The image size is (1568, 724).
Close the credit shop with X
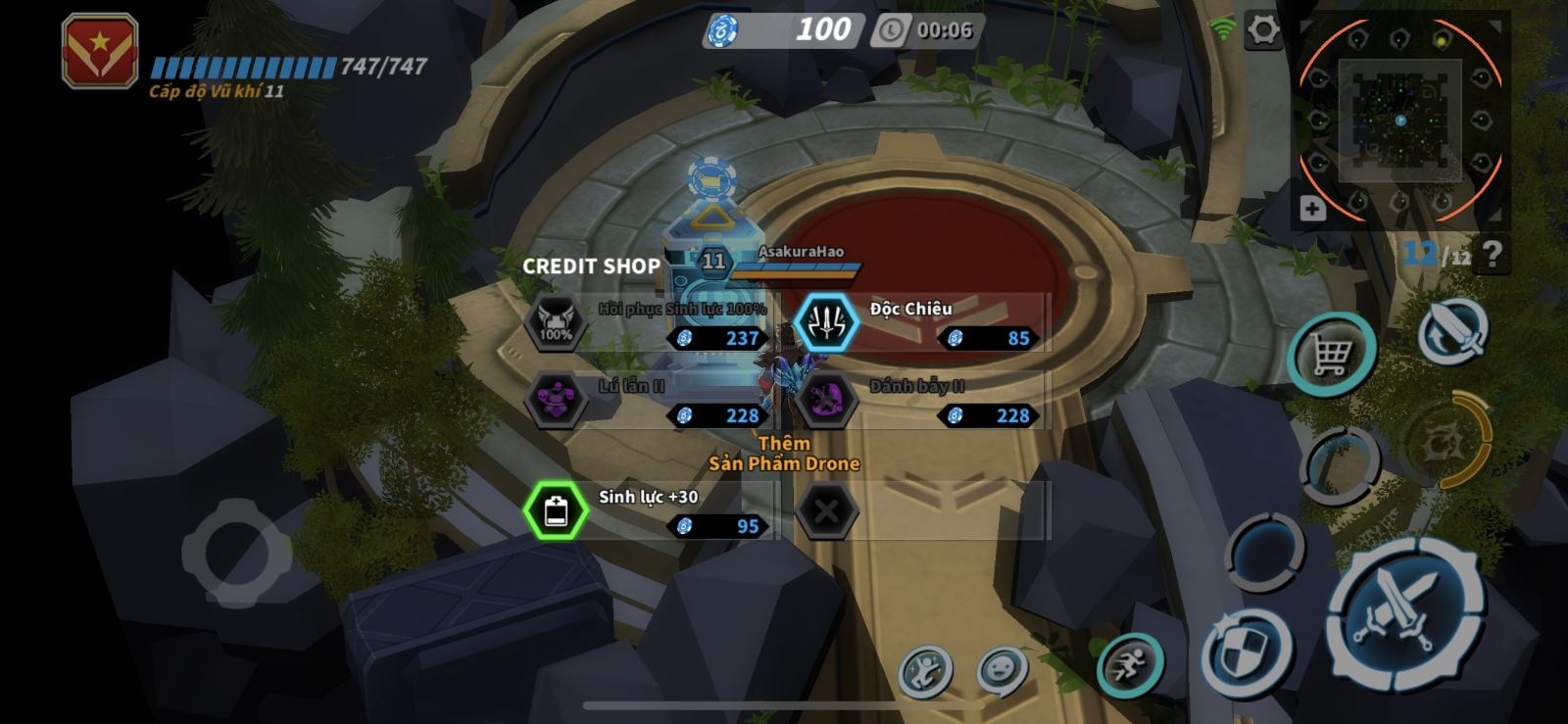click(826, 510)
